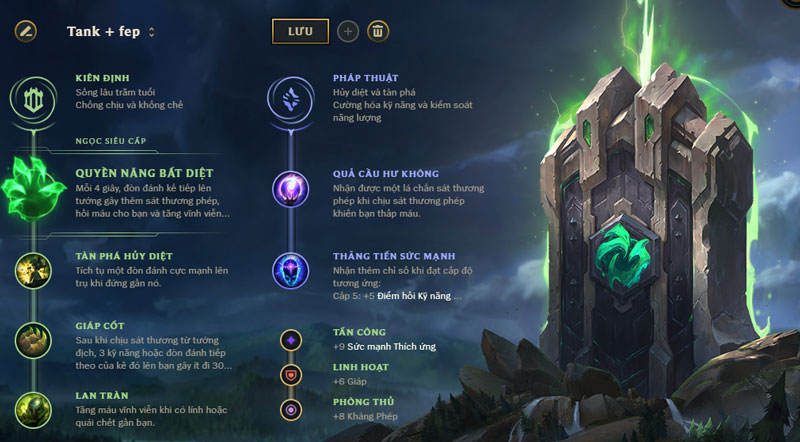Save the rune page with LƯU button
800x442 pixels.
click(x=300, y=31)
